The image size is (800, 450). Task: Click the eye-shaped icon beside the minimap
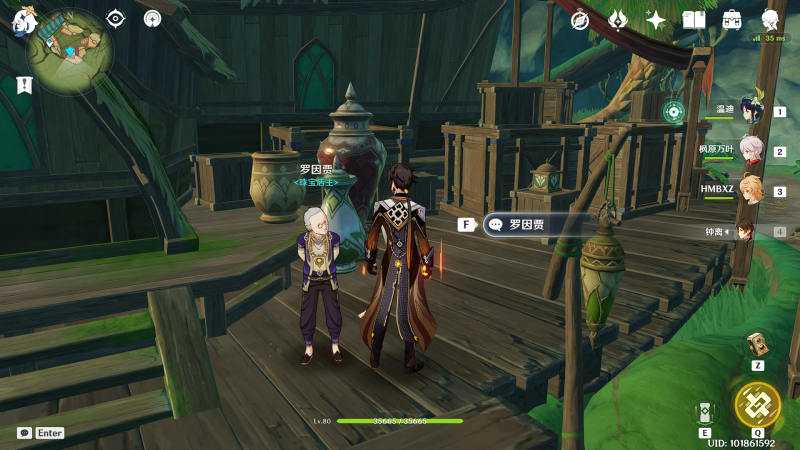(x=116, y=18)
